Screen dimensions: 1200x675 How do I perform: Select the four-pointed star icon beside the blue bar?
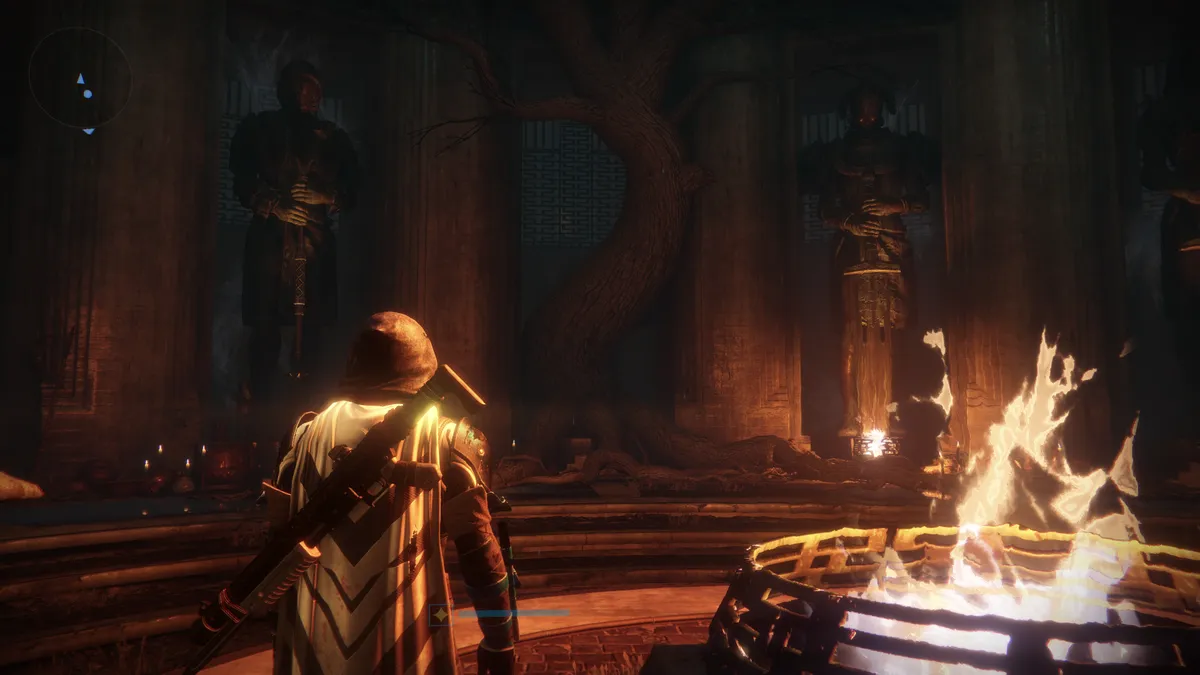(x=439, y=615)
